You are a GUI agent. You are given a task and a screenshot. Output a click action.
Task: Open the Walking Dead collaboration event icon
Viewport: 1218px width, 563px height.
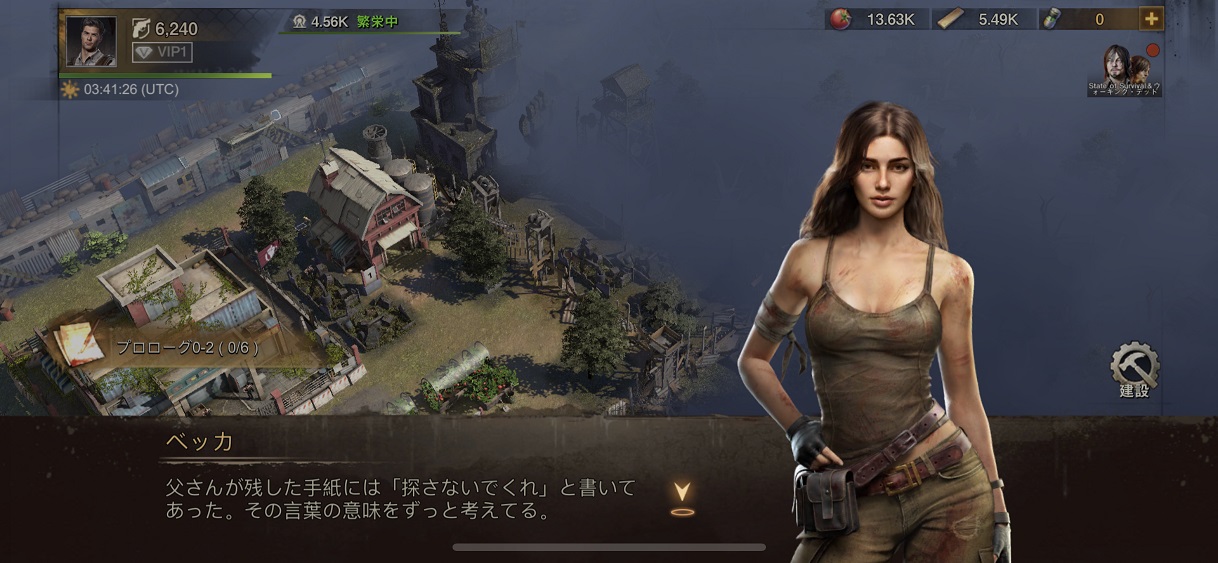1125,70
